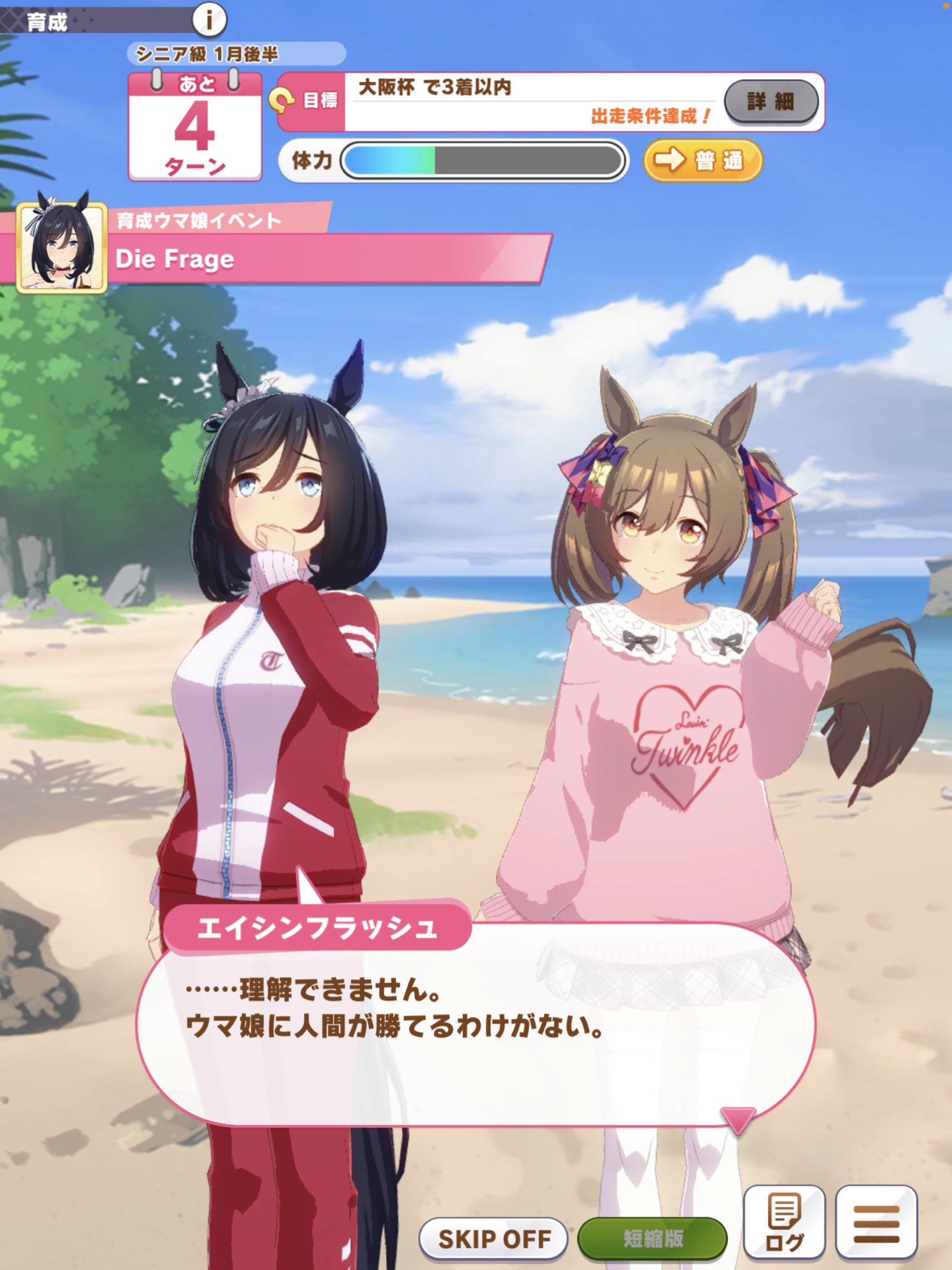Viewport: 952px width, 1270px height.
Task: Open the hamburger menu button
Action: [x=876, y=1223]
